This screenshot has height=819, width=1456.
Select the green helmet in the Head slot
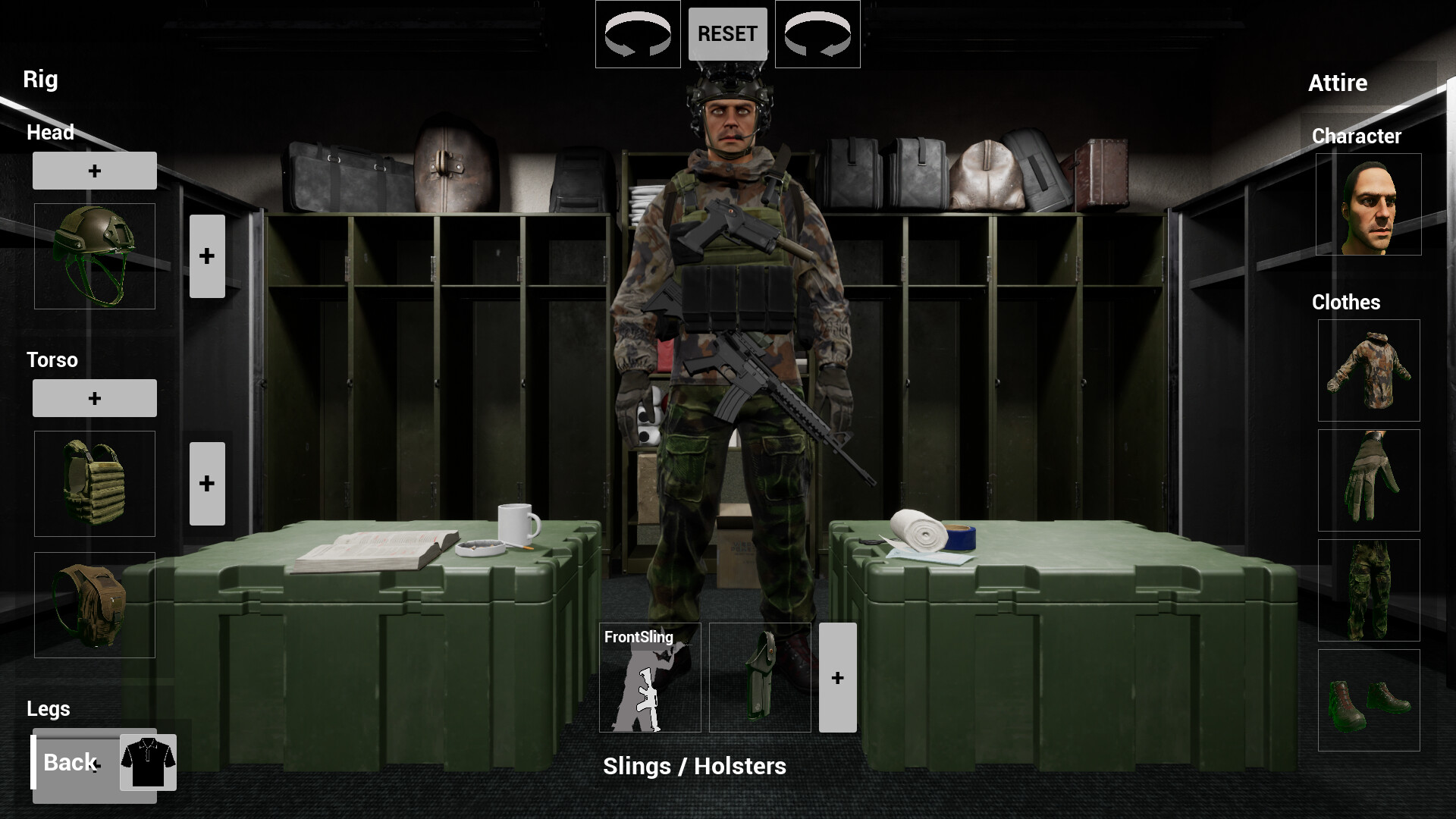[94, 255]
